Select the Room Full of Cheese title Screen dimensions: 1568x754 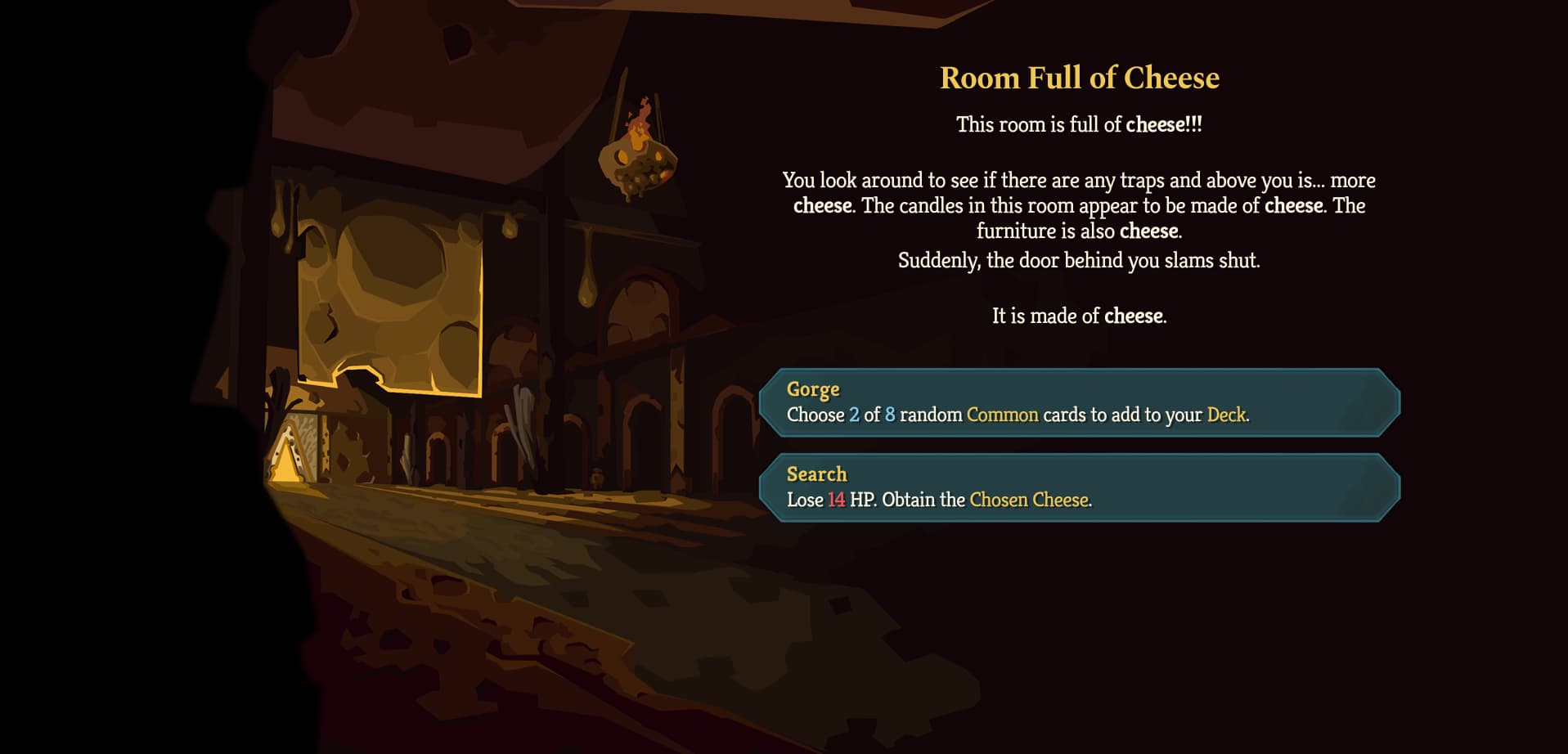point(1079,78)
